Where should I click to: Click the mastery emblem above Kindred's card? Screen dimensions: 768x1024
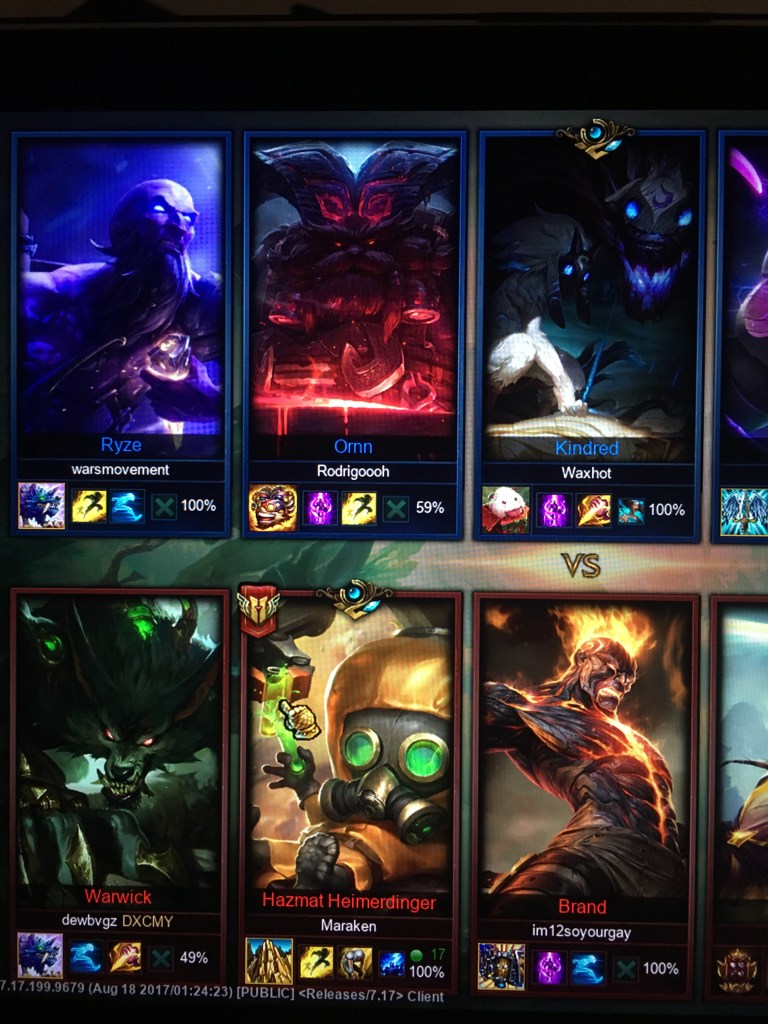(595, 136)
